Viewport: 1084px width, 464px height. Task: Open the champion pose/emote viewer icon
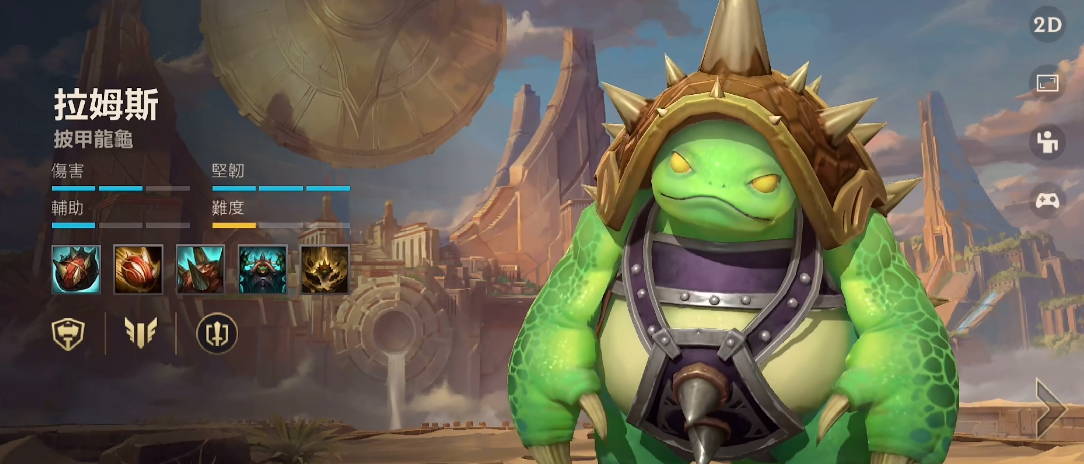coord(1047,142)
